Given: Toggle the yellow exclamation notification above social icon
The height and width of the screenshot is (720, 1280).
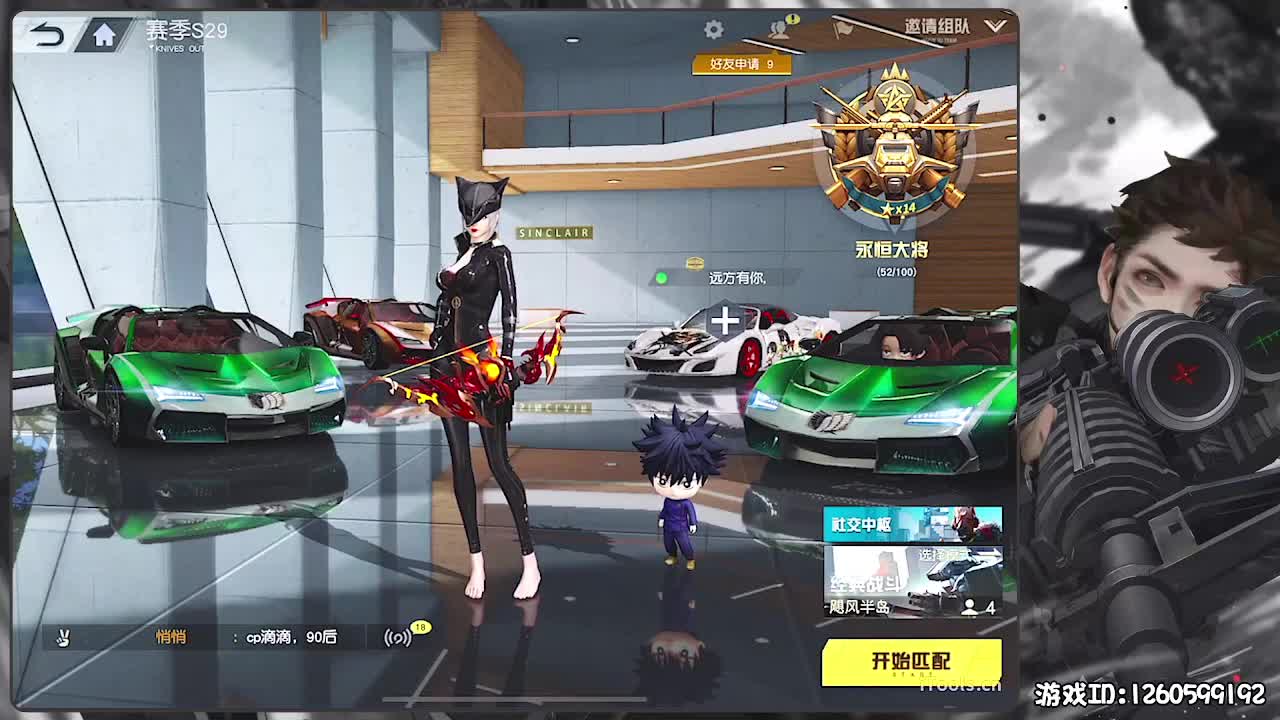Looking at the screenshot, I should pos(793,20).
